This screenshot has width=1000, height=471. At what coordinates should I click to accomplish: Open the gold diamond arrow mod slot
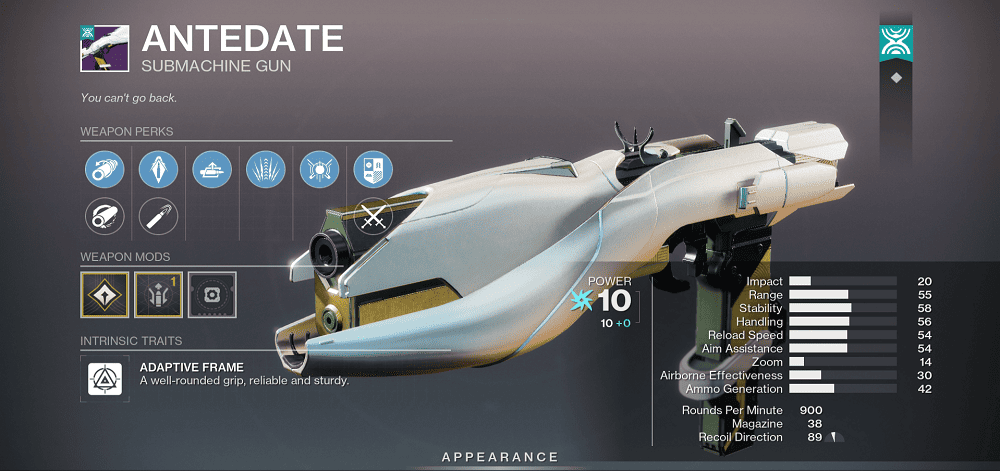click(103, 295)
